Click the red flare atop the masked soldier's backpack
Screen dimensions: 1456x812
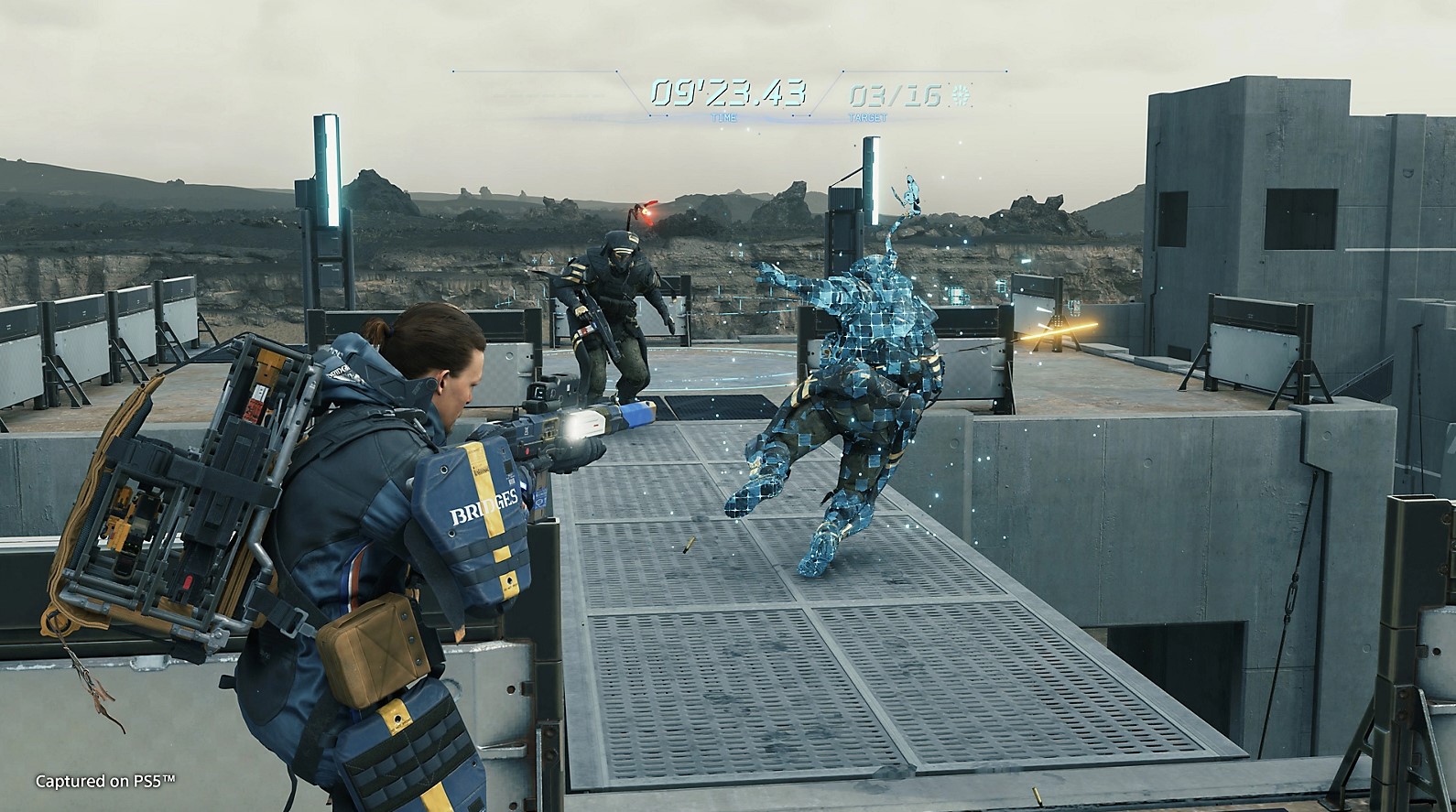click(x=647, y=211)
